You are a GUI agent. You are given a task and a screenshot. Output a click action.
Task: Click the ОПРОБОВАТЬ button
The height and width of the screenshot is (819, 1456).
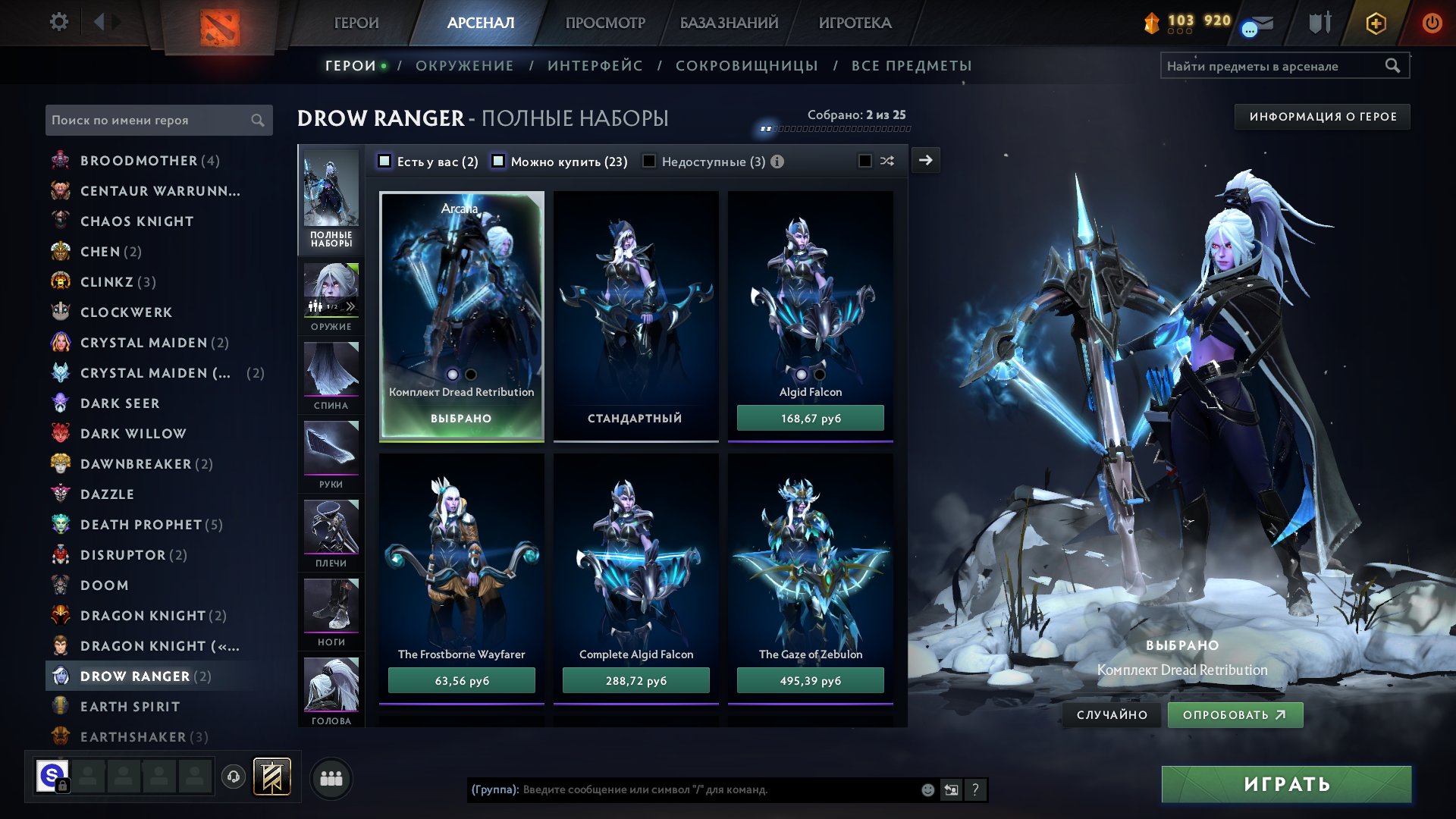pyautogui.click(x=1234, y=714)
